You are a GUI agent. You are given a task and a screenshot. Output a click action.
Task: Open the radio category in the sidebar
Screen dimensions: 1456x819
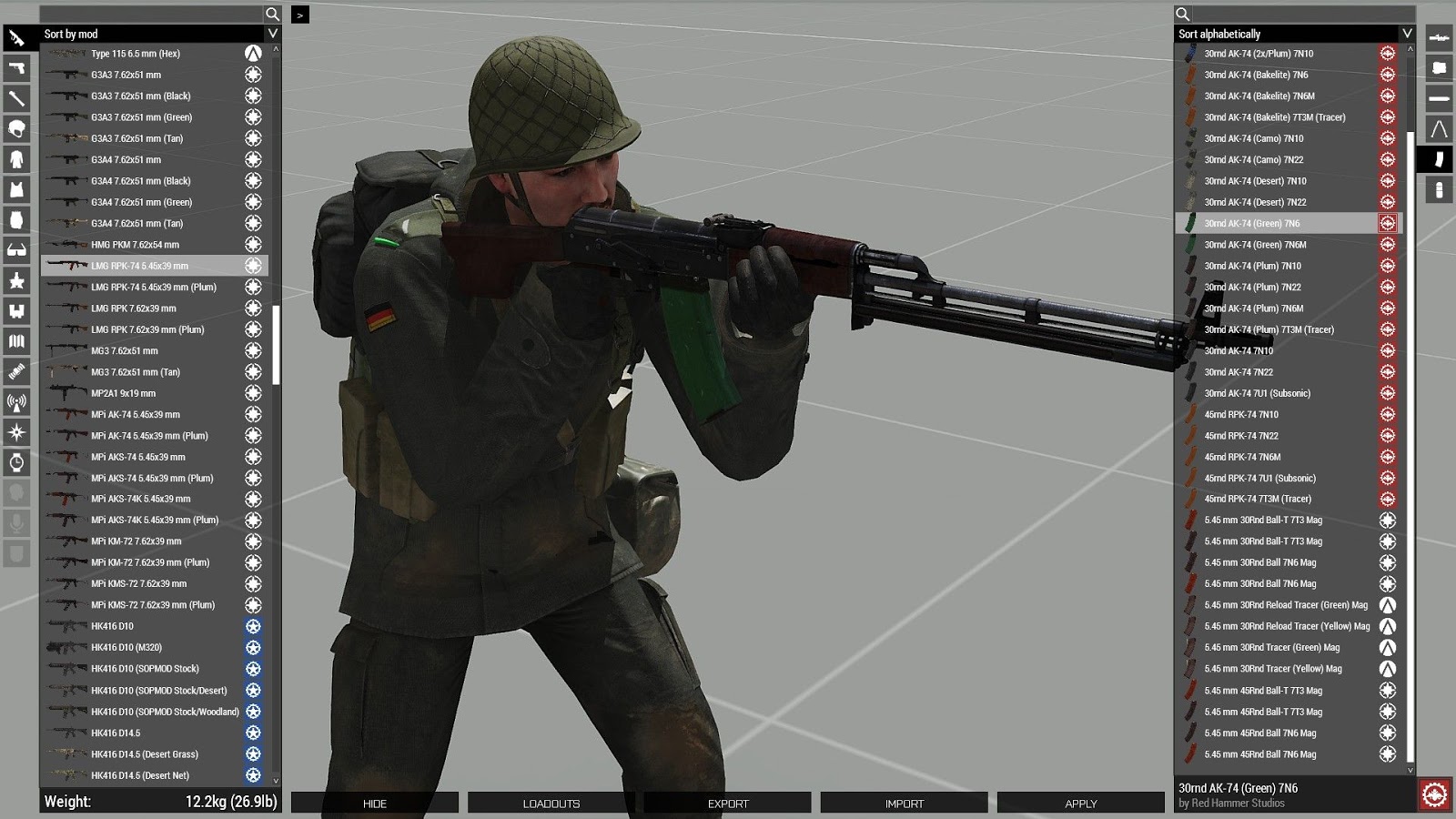pyautogui.click(x=15, y=396)
